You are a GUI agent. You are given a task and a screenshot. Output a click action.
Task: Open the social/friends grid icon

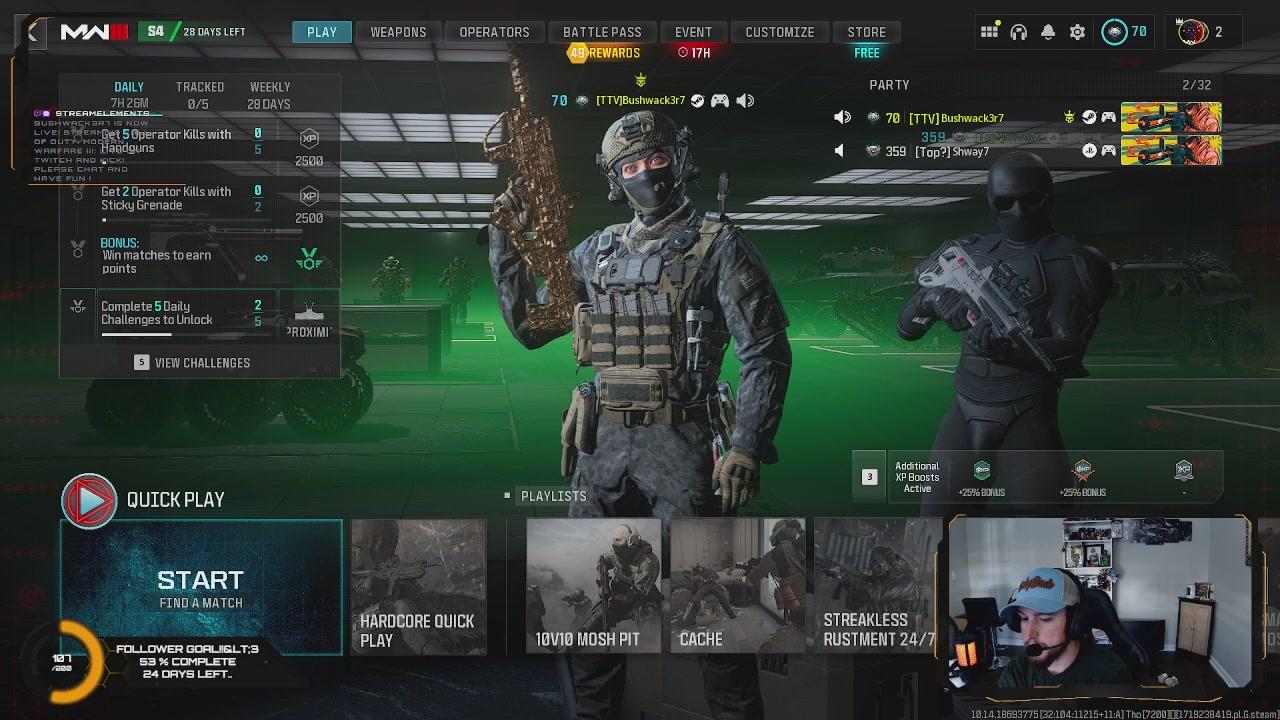coord(990,32)
